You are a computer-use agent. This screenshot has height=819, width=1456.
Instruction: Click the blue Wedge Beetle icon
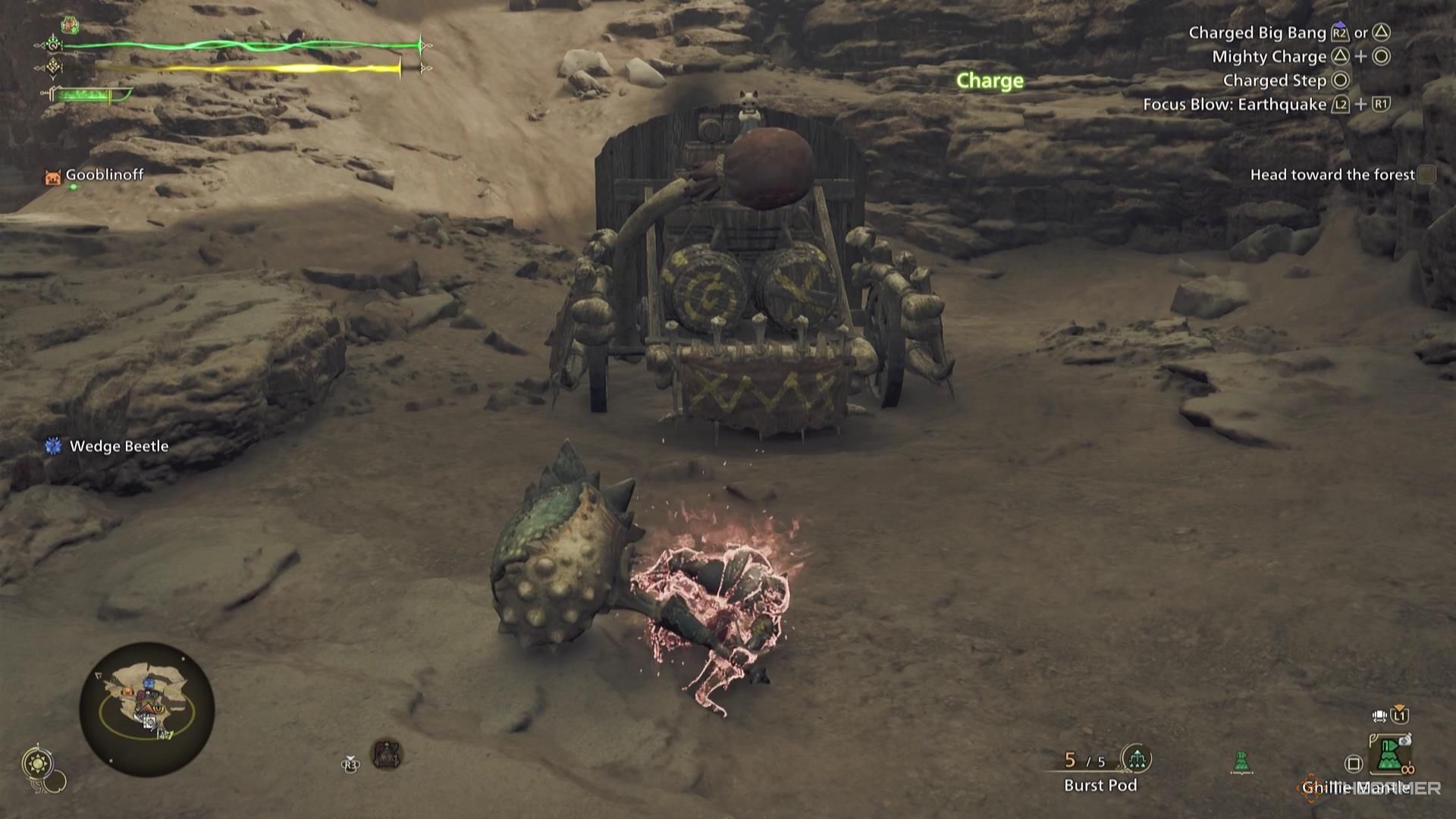point(52,447)
